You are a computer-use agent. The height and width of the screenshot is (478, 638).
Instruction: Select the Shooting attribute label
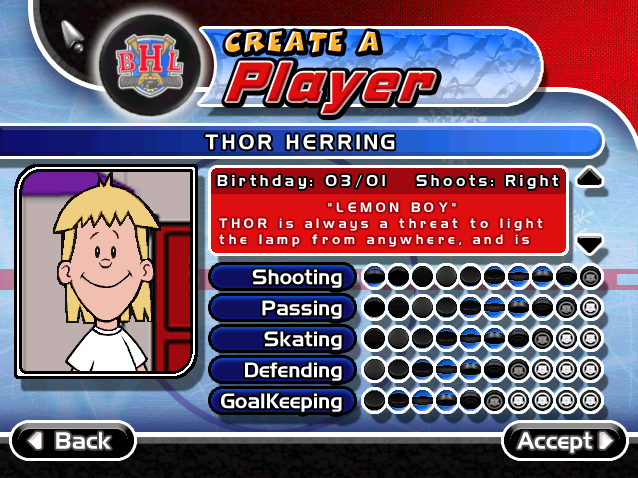[x=283, y=277]
